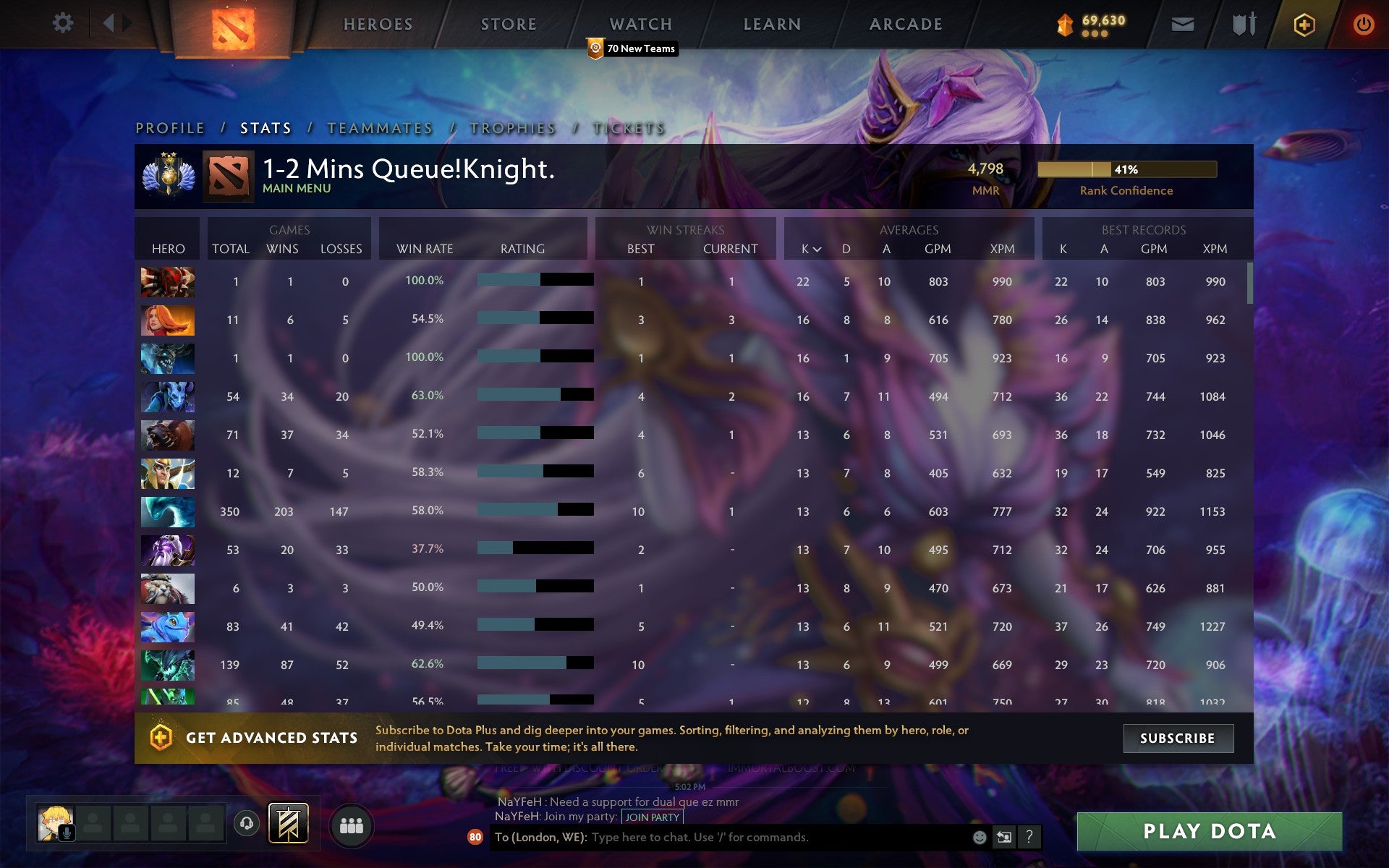Click the SUBSCRIBE button
This screenshot has width=1389, height=868.
point(1178,739)
